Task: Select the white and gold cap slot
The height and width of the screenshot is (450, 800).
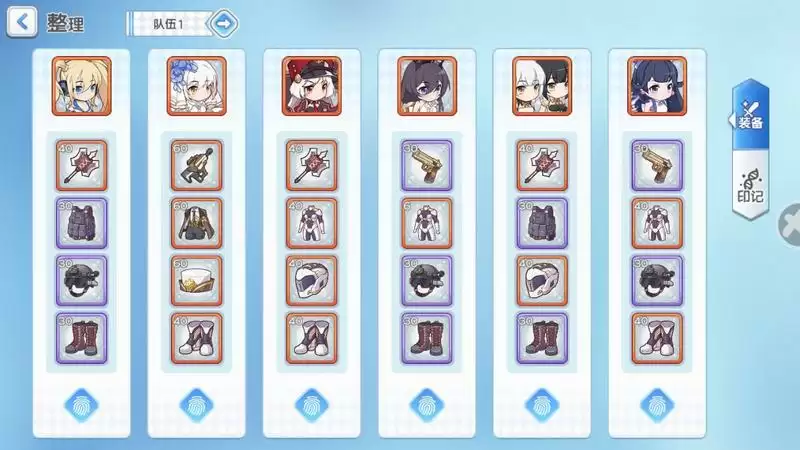Action: (197, 282)
